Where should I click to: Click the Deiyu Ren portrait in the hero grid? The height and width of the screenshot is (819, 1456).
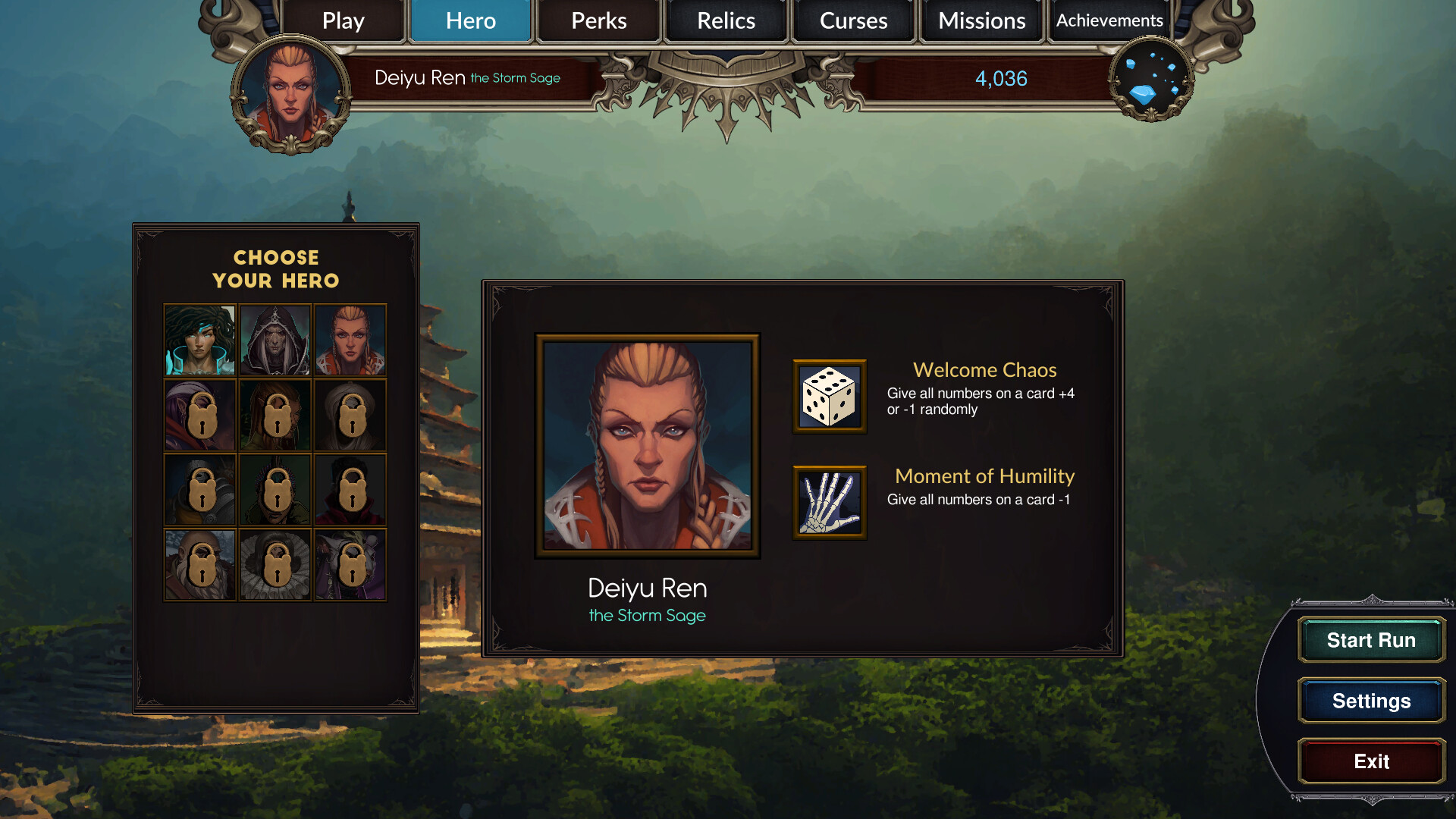[x=350, y=340]
